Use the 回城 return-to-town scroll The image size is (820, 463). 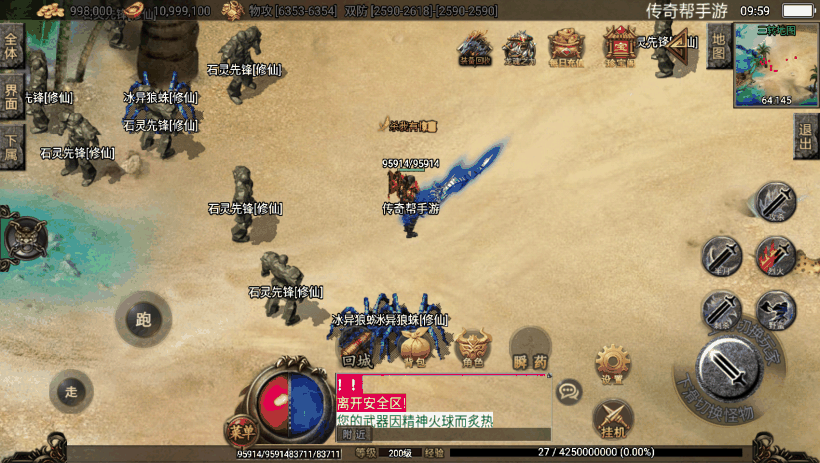357,352
